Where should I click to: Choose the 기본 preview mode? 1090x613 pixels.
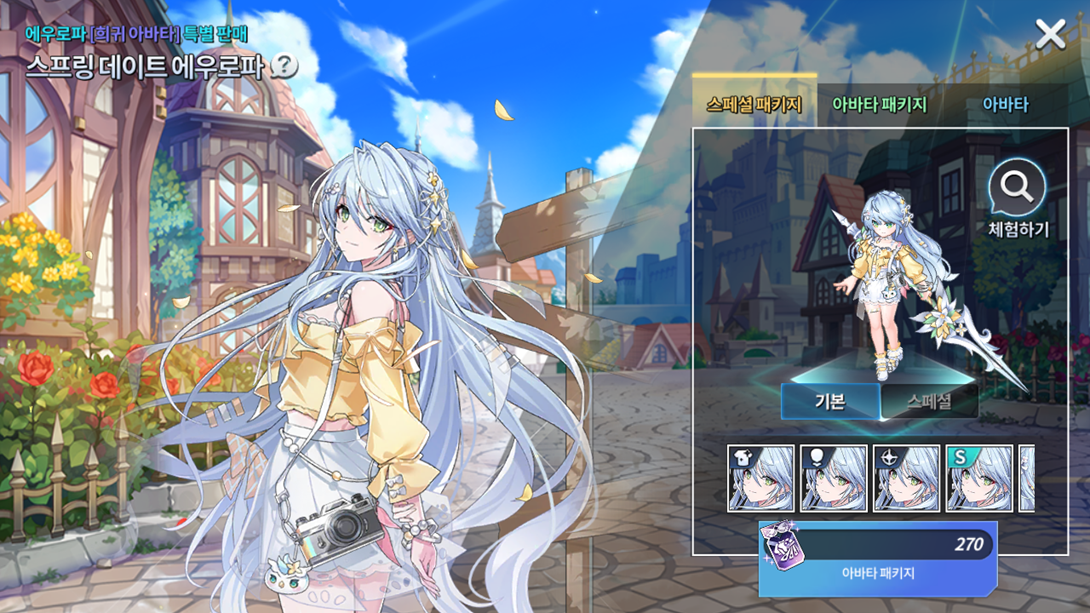coord(830,402)
